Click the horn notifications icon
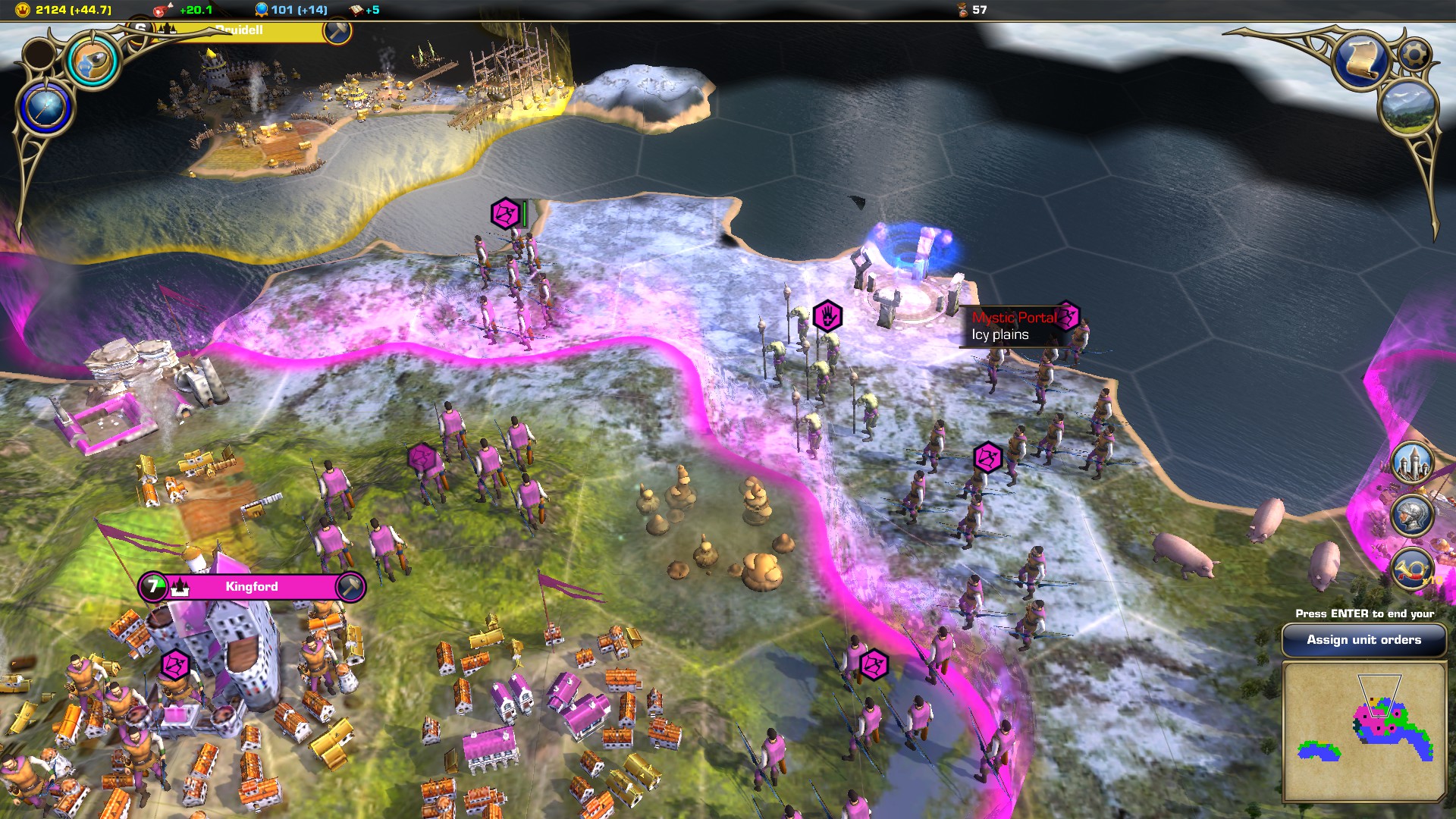Viewport: 1456px width, 819px height. pyautogui.click(x=1412, y=569)
